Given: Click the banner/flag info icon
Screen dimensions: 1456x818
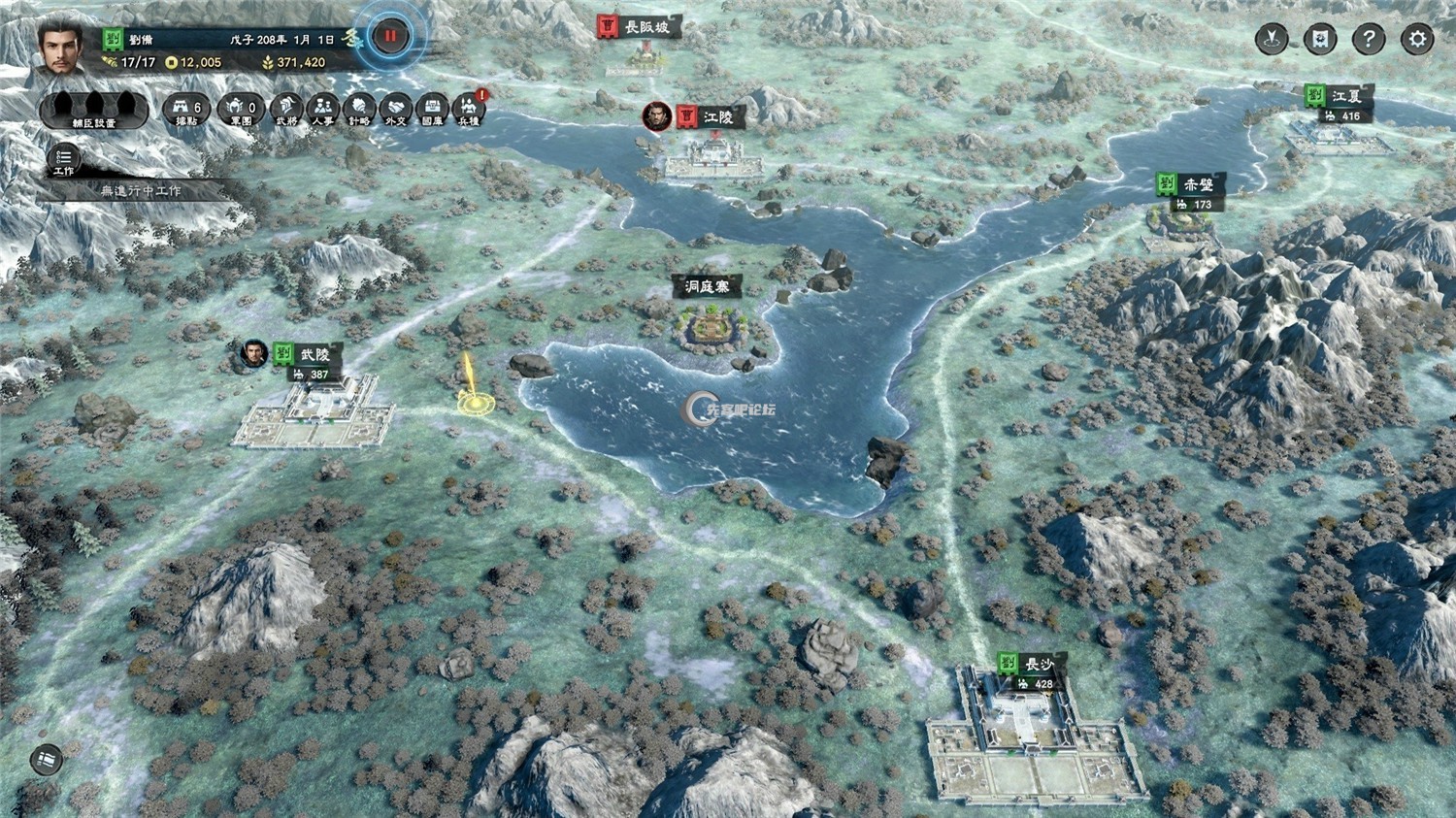Looking at the screenshot, I should [1319, 38].
